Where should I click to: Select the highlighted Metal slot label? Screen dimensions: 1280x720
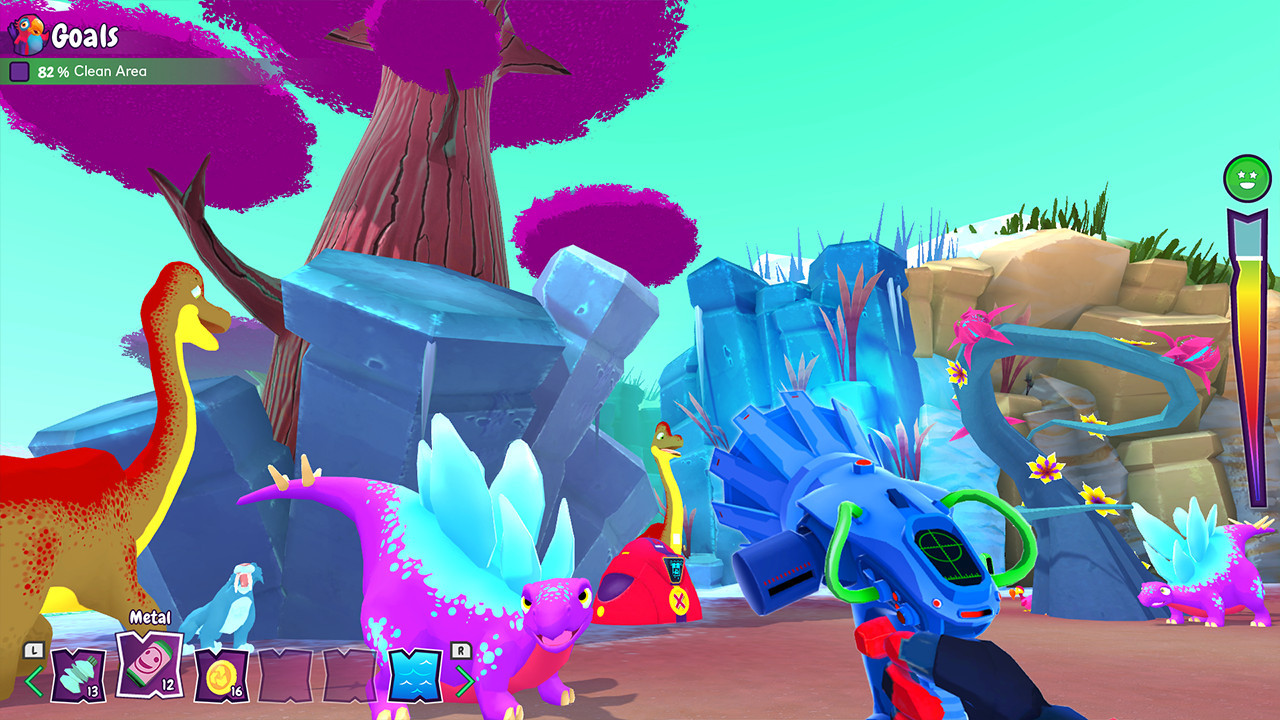pos(150,619)
